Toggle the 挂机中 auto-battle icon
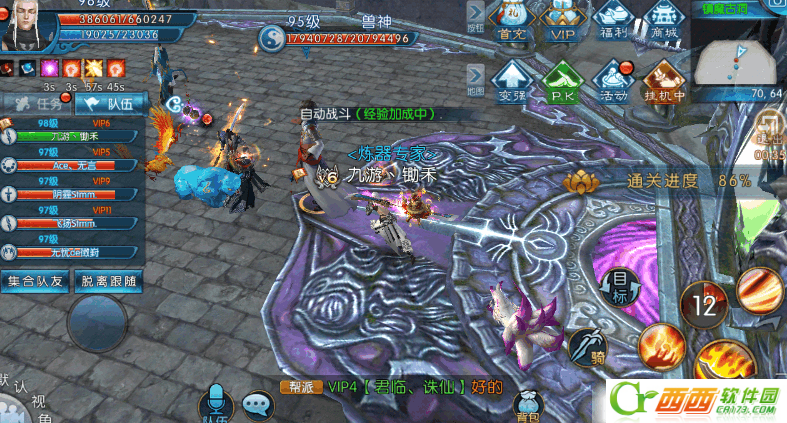 point(662,82)
